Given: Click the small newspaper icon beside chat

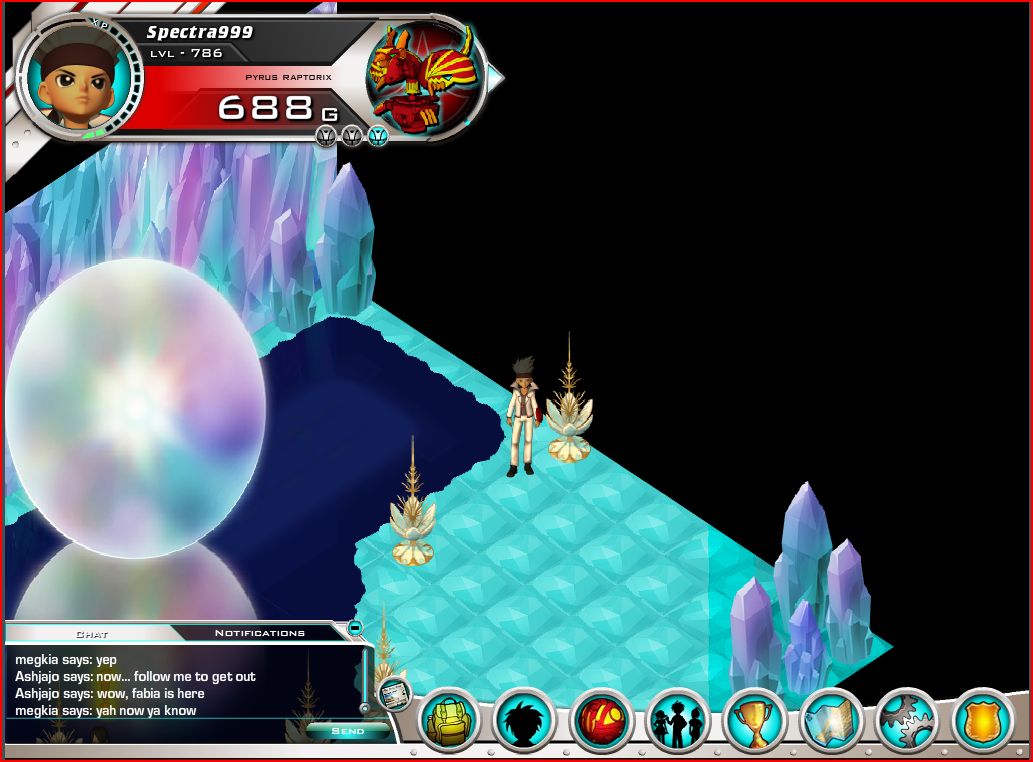Looking at the screenshot, I should coord(394,691).
